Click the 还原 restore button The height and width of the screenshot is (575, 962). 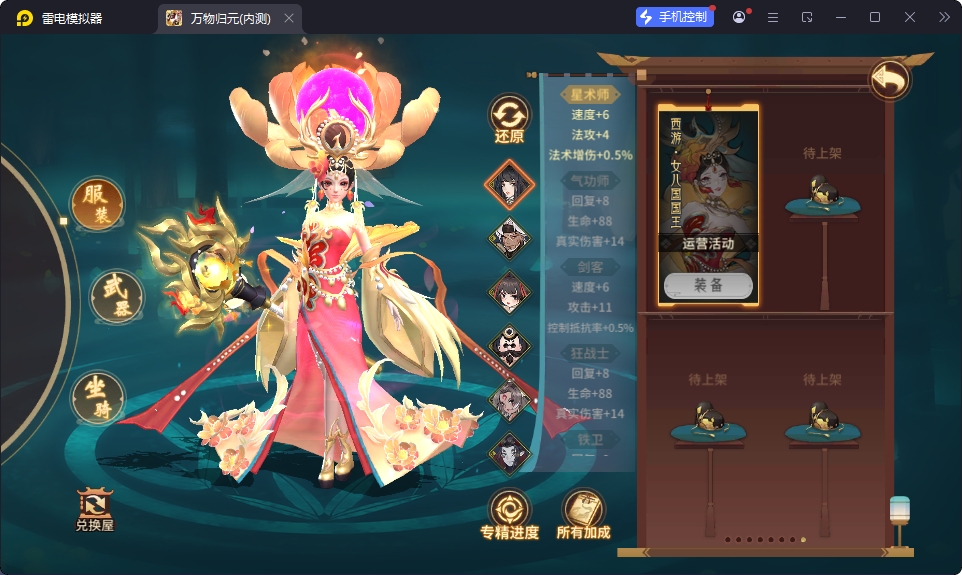click(509, 119)
